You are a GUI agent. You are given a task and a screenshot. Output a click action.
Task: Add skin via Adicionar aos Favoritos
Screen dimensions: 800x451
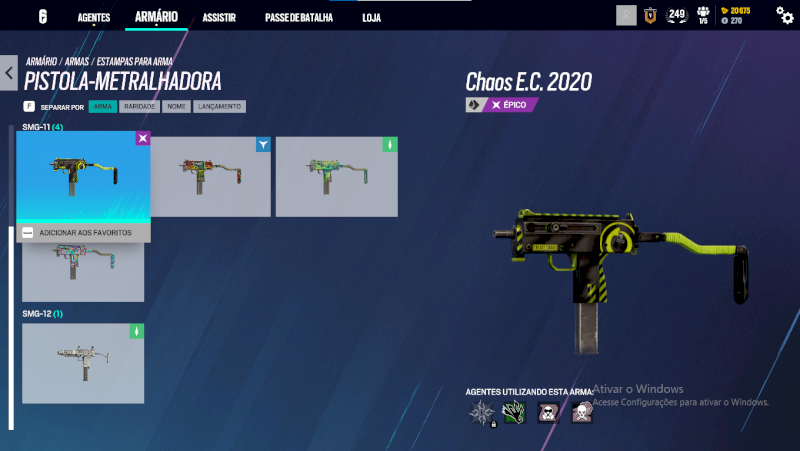(84, 232)
